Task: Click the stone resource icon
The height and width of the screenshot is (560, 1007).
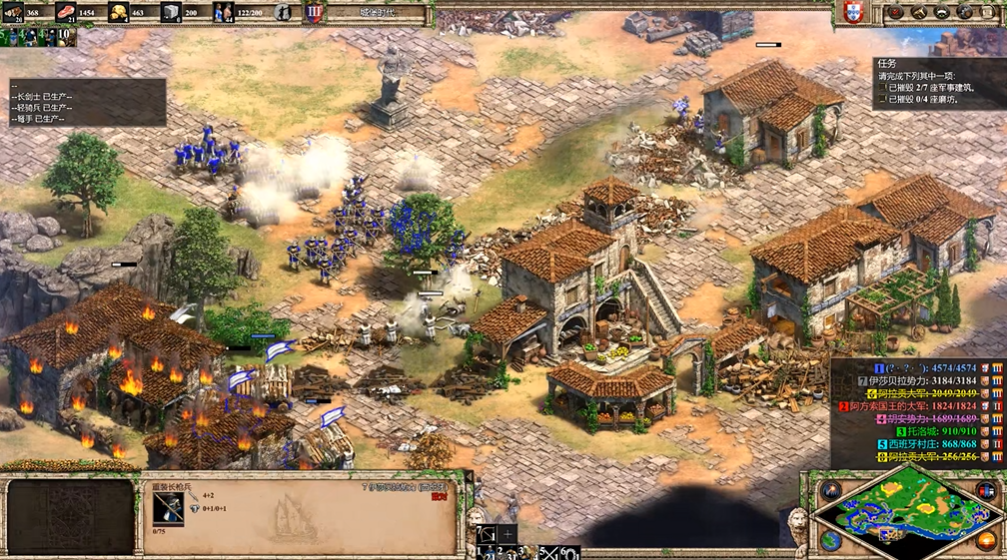Action: point(171,13)
